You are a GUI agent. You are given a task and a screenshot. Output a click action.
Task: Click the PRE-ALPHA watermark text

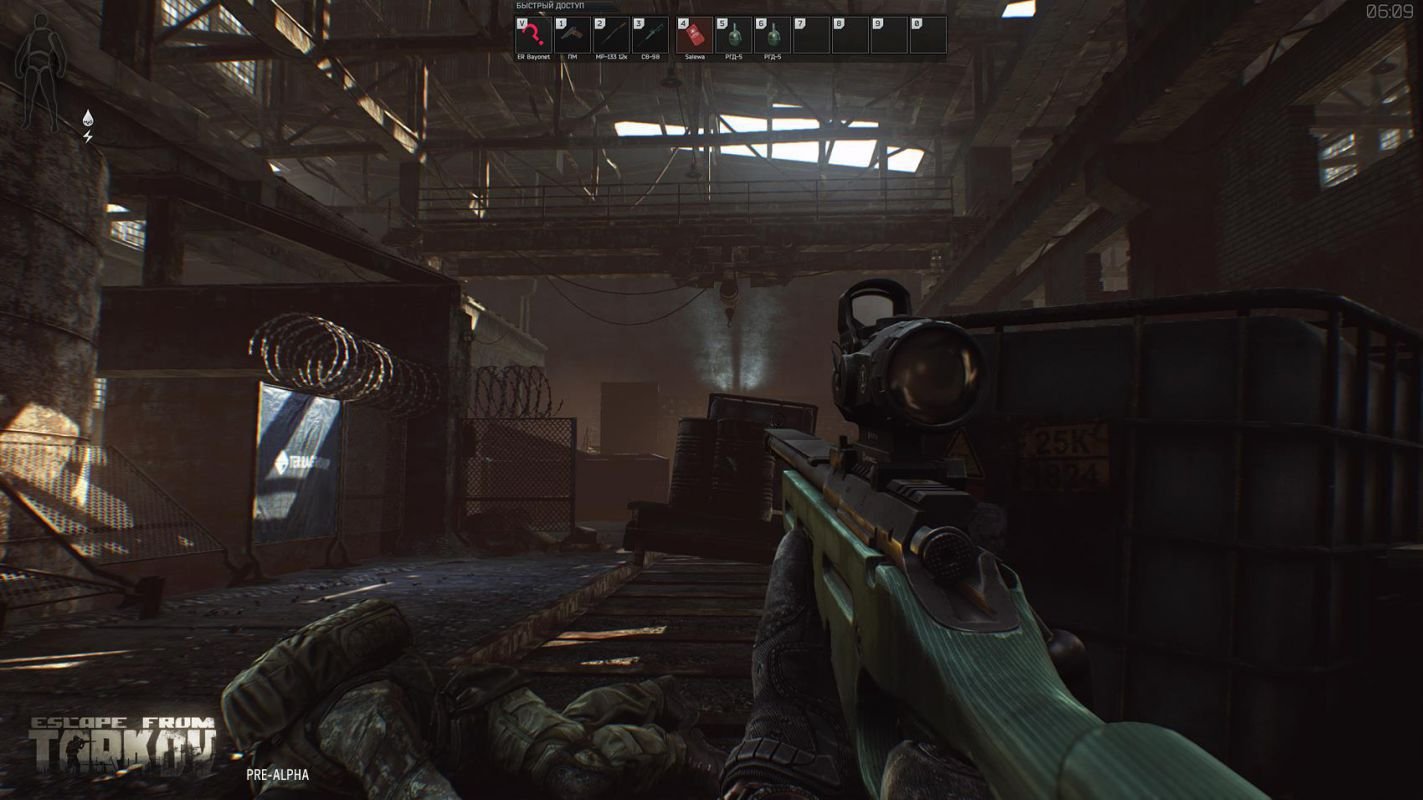tap(276, 775)
